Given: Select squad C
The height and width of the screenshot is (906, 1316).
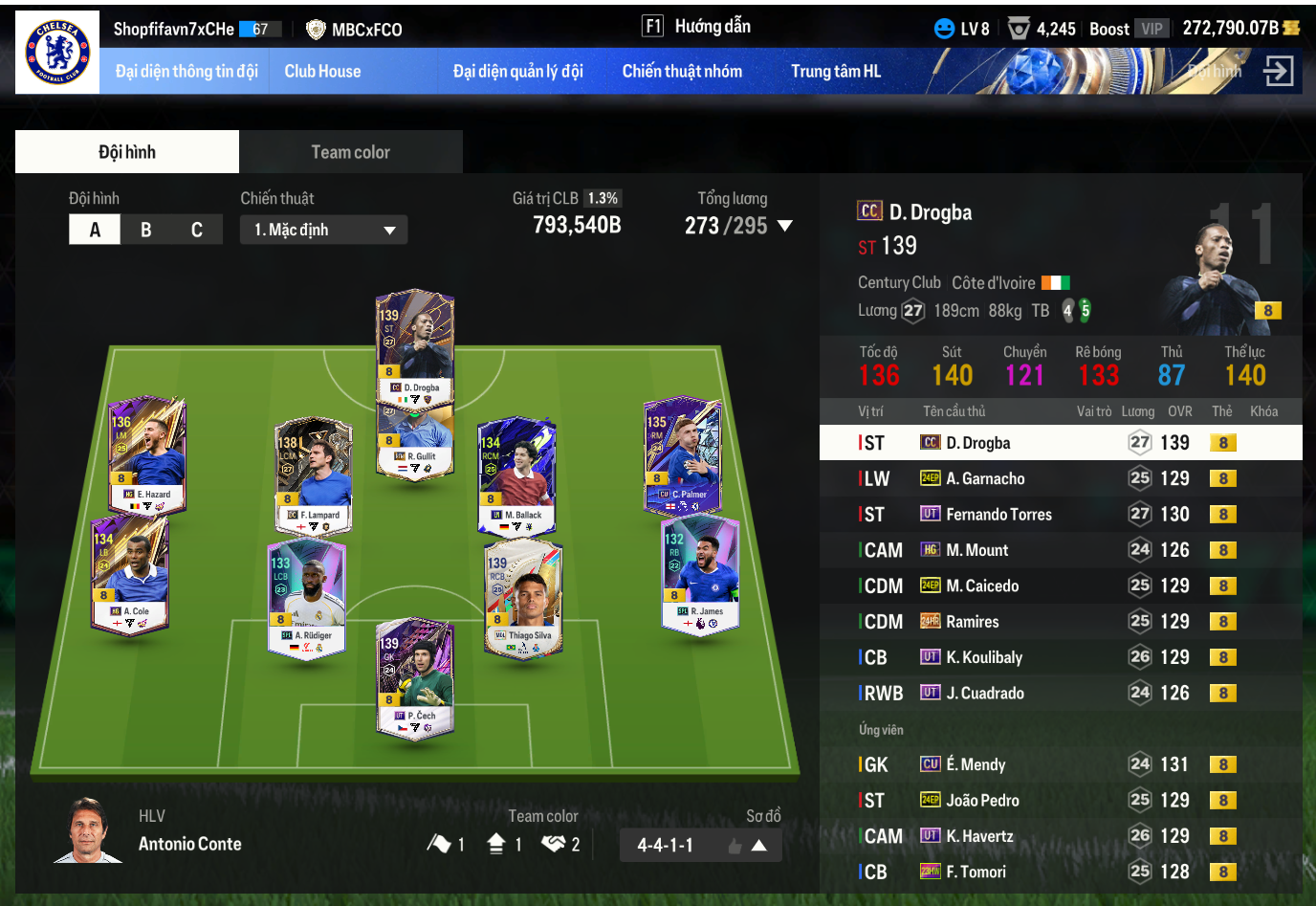Looking at the screenshot, I should [x=196, y=230].
